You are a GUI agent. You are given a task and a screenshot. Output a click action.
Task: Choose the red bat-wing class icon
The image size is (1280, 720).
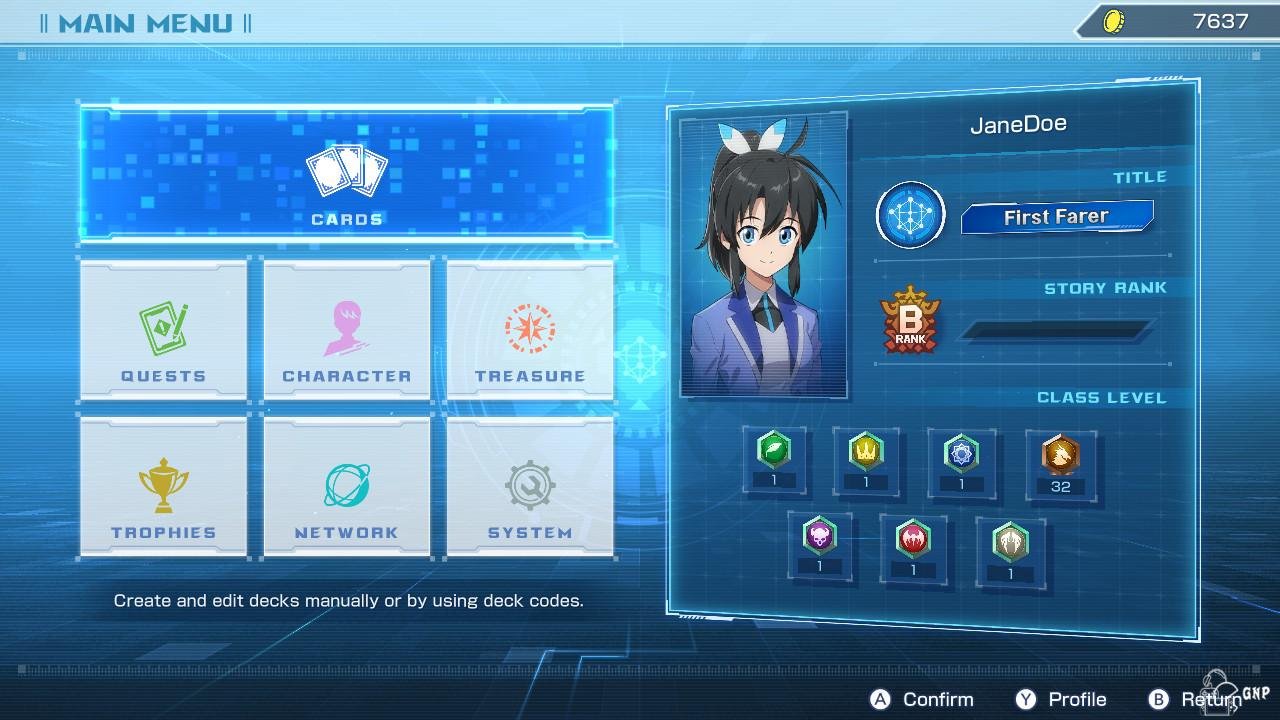coord(913,540)
